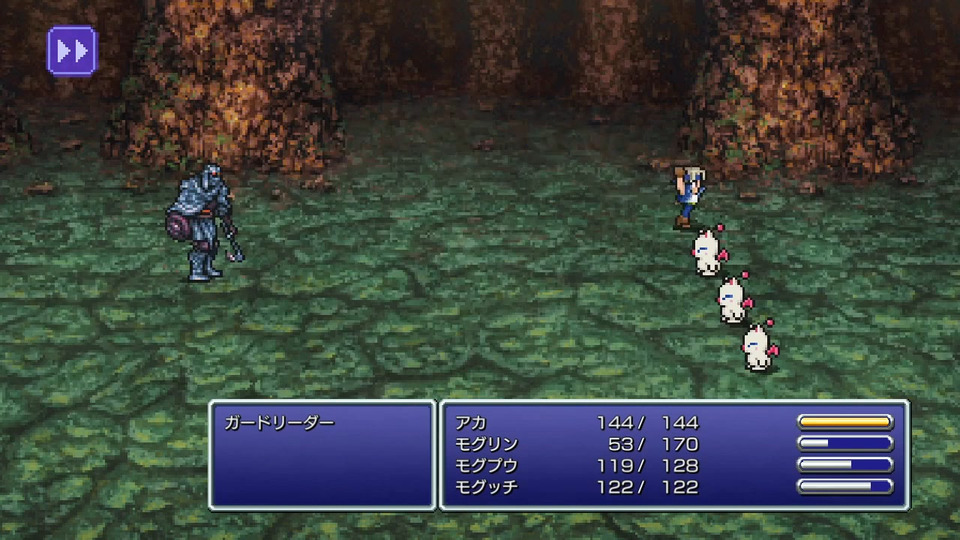
Task: Select the ガードリーダー enemy name entry
Action: (279, 422)
